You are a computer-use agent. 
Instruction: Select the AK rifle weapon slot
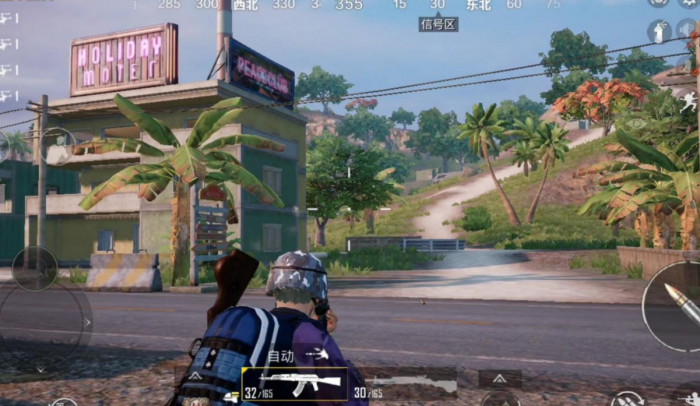tap(294, 382)
